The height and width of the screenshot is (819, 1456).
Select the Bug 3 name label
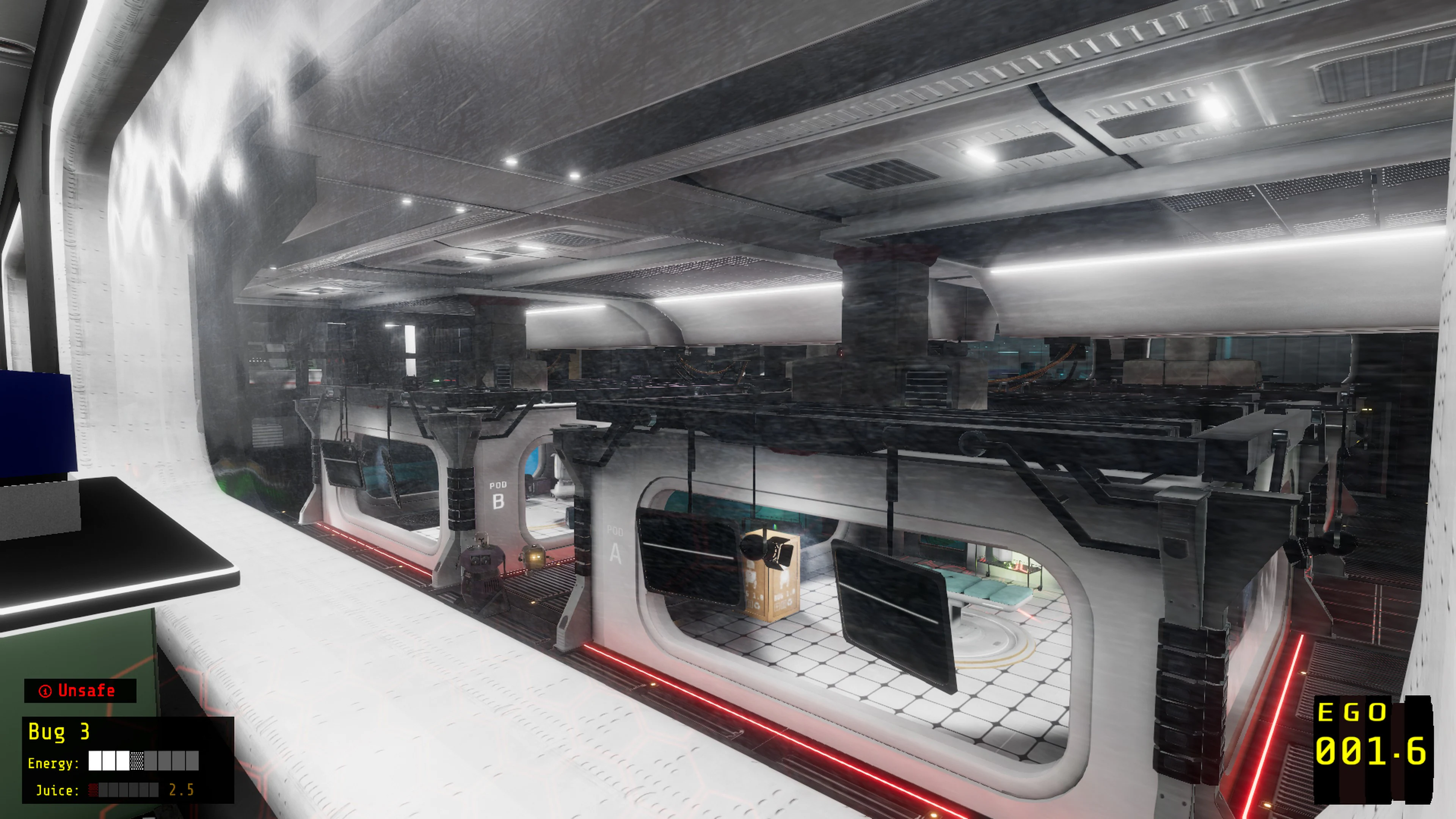click(x=59, y=732)
